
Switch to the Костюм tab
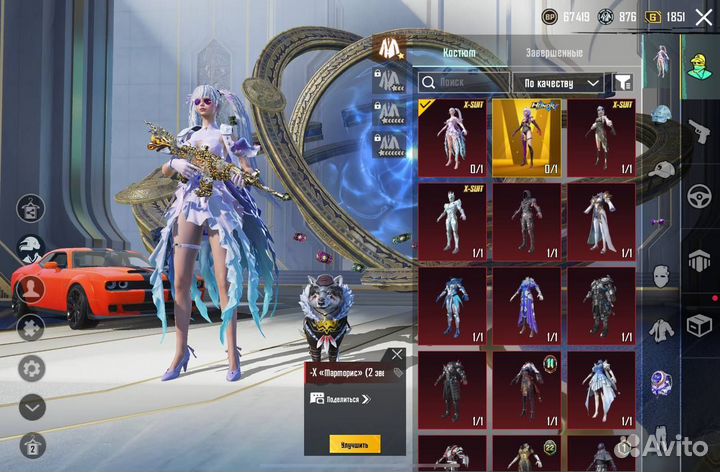(459, 53)
